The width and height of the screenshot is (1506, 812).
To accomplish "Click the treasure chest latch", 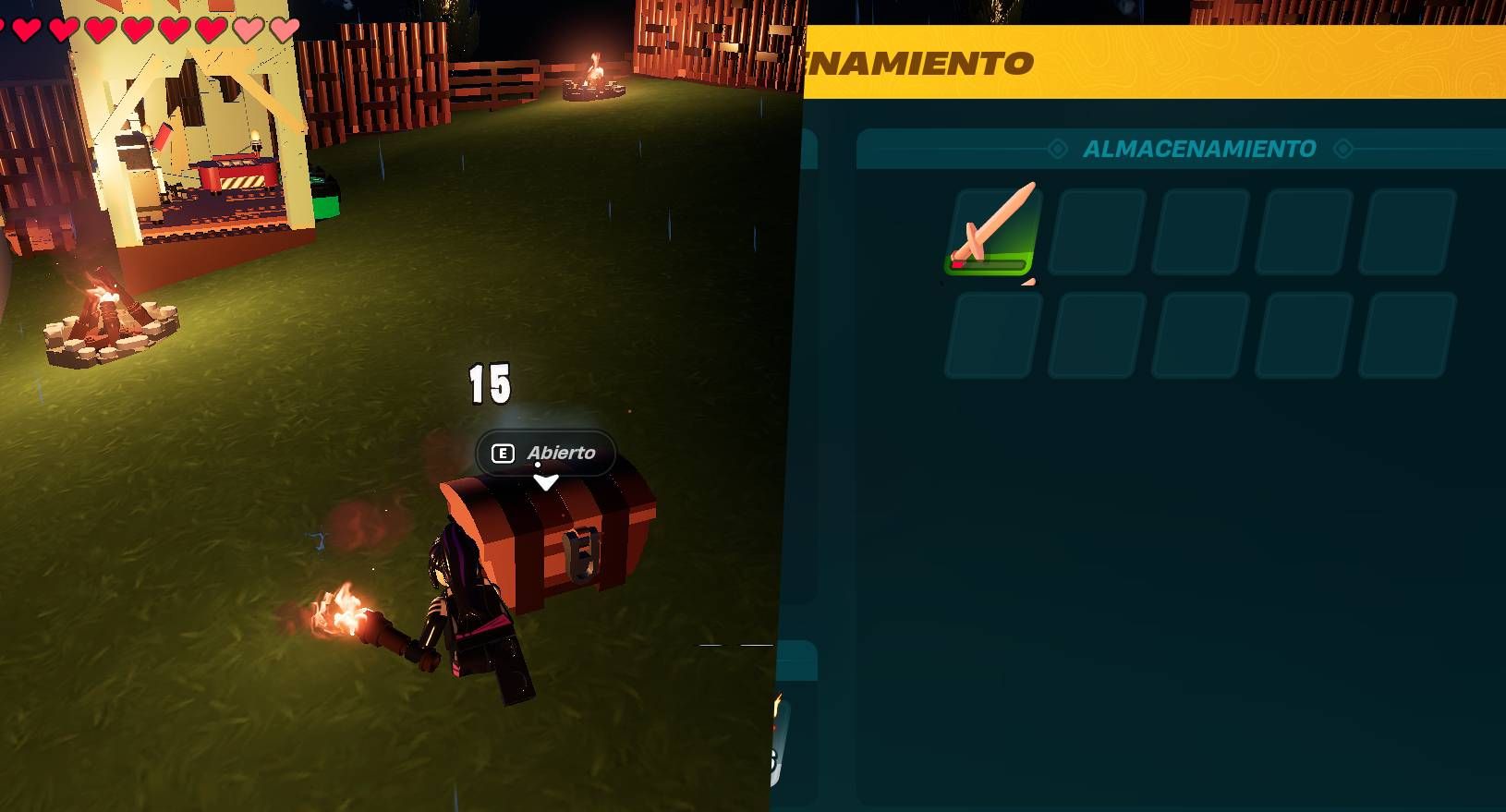I will coord(579,554).
